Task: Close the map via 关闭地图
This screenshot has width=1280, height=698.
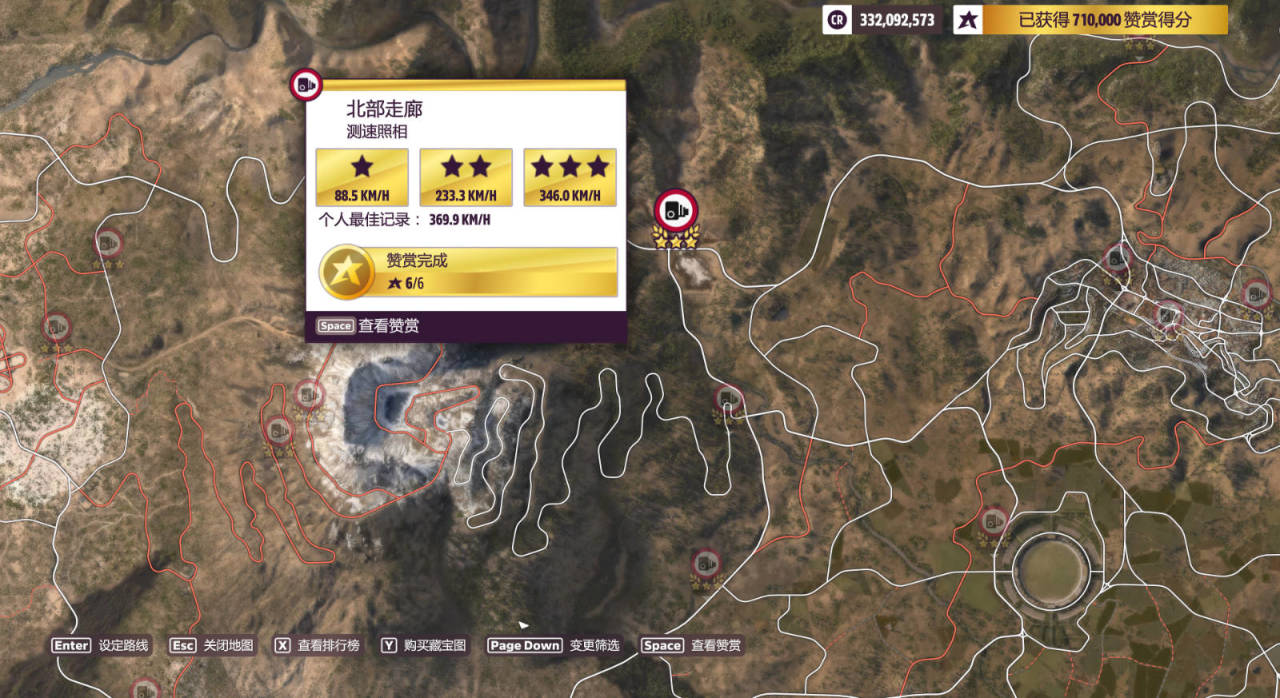Action: [x=211, y=646]
